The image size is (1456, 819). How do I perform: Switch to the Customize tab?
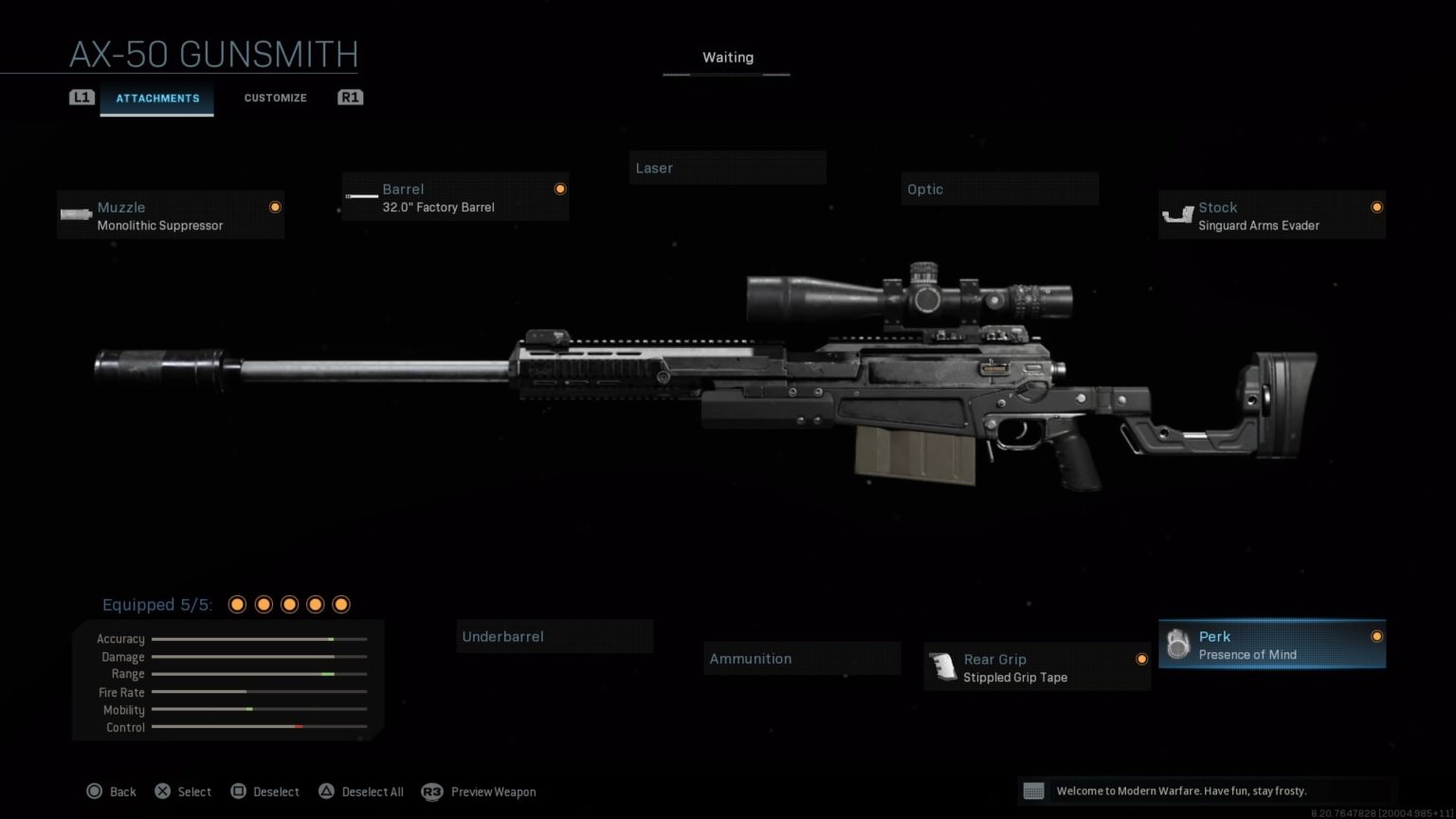275,98
